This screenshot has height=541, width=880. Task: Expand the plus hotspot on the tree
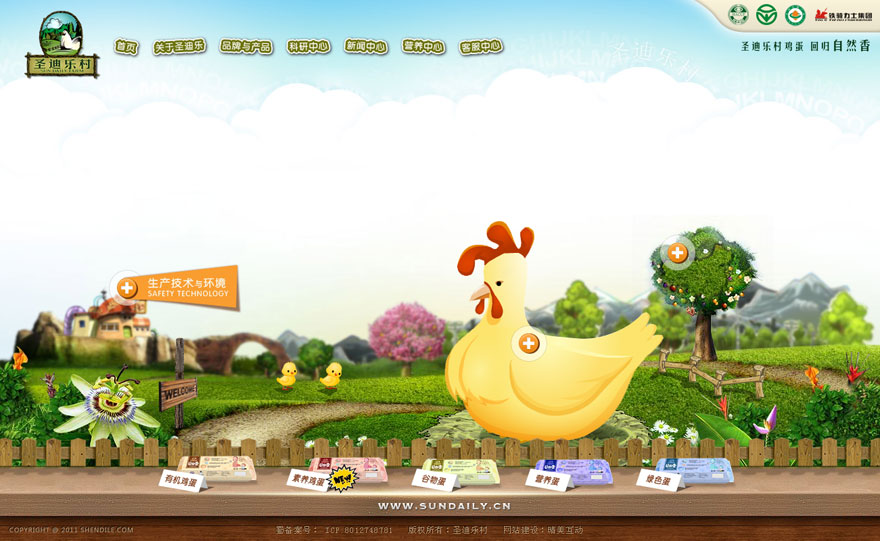[x=677, y=252]
